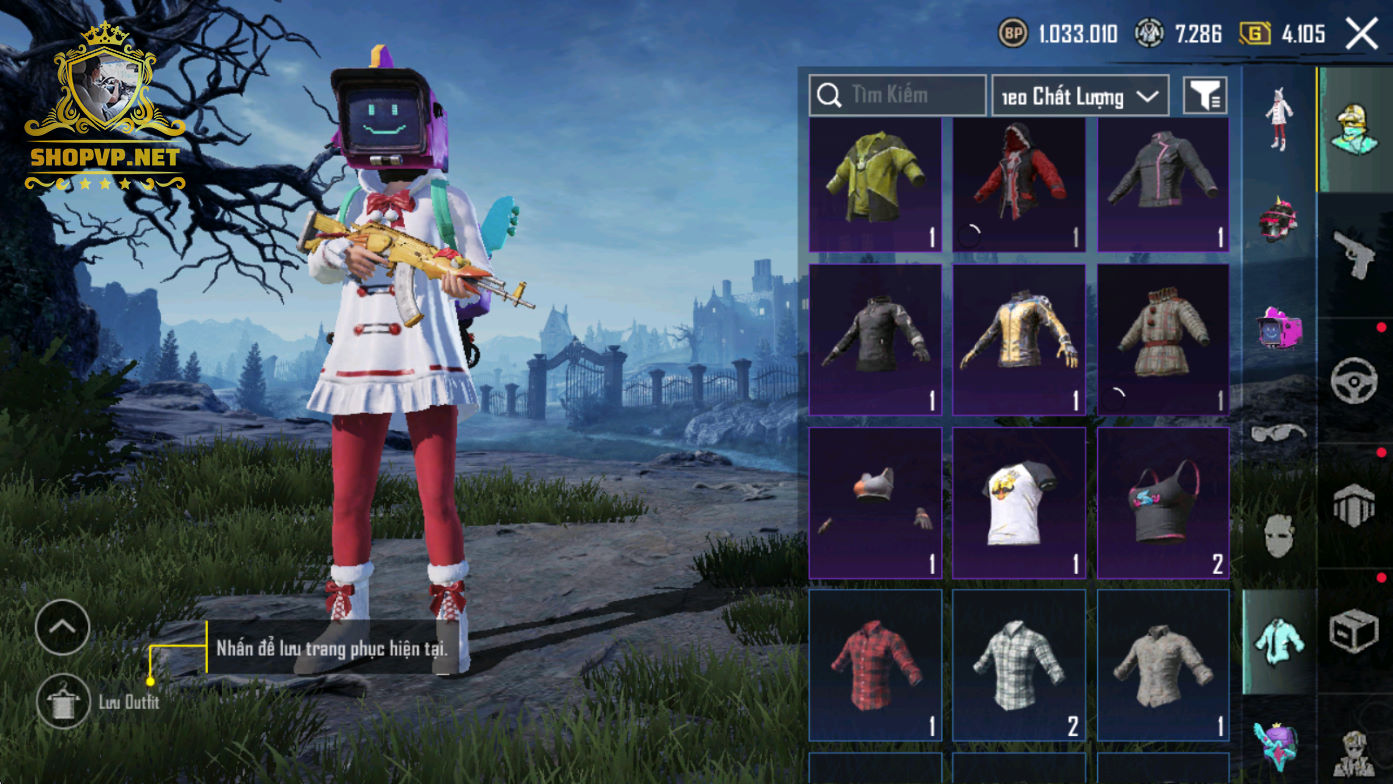Select the gold and blue jacket

pyautogui.click(x=1019, y=339)
